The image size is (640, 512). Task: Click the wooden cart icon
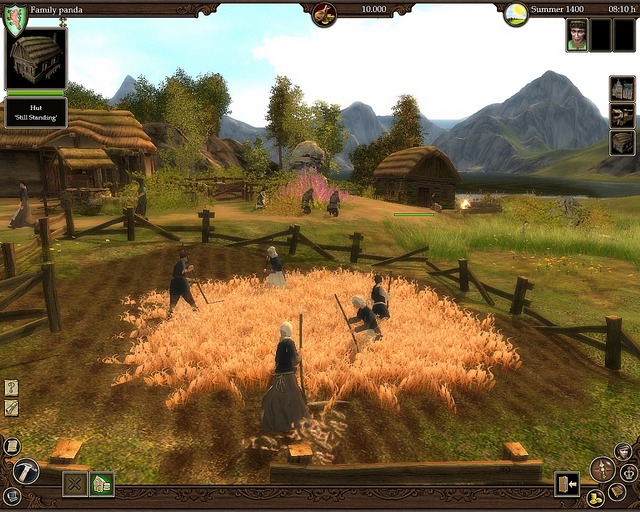coord(622,116)
